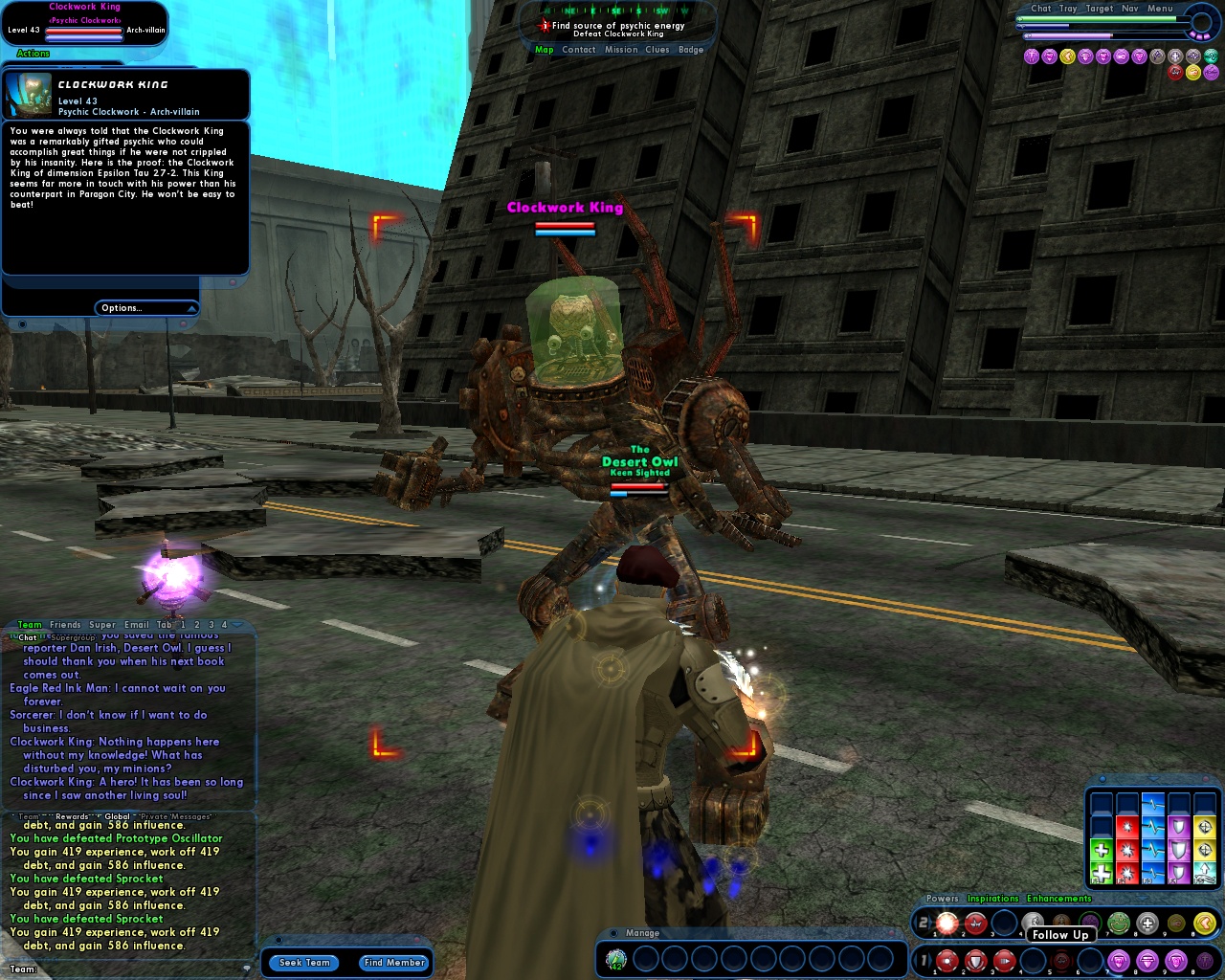Open the Nav menu item
The height and width of the screenshot is (980, 1225).
click(x=1129, y=9)
